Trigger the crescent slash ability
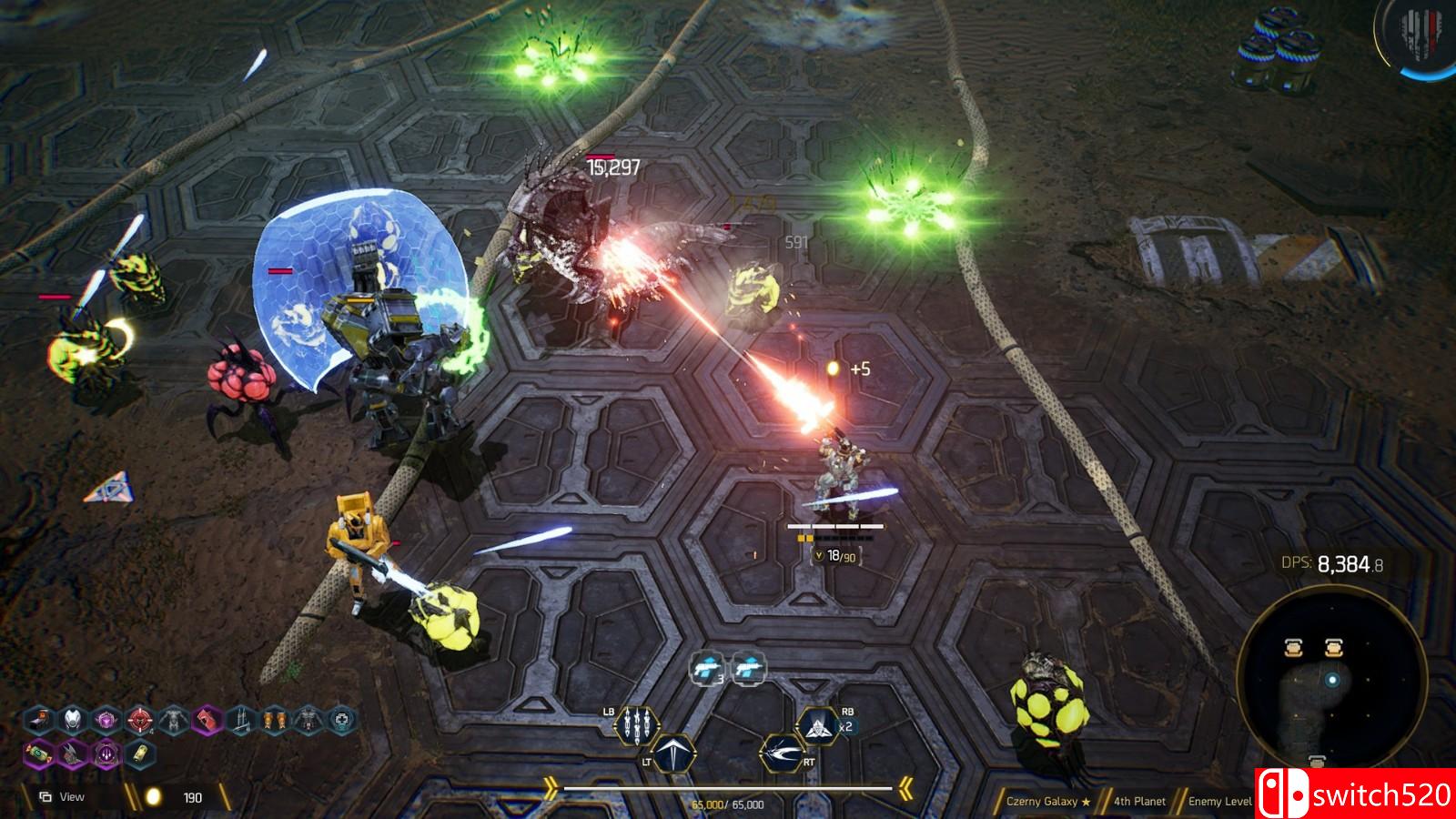1456x819 pixels. click(x=781, y=754)
